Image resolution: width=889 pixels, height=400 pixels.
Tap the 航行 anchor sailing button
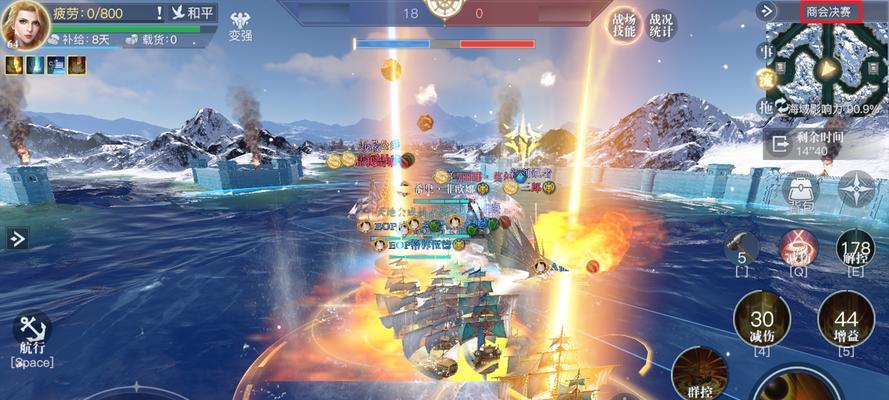tap(31, 331)
